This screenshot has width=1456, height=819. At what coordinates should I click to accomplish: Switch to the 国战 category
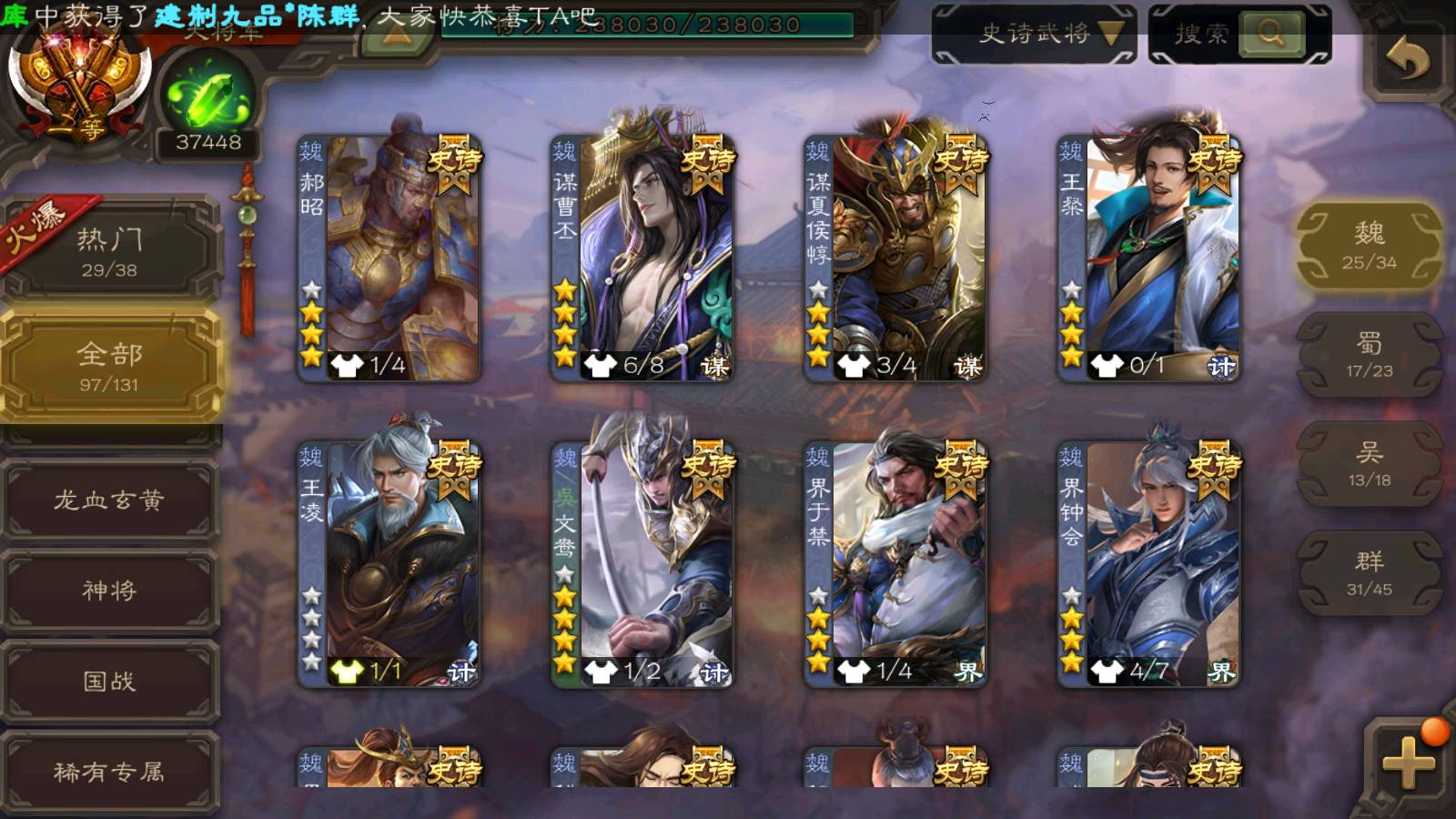pyautogui.click(x=109, y=681)
